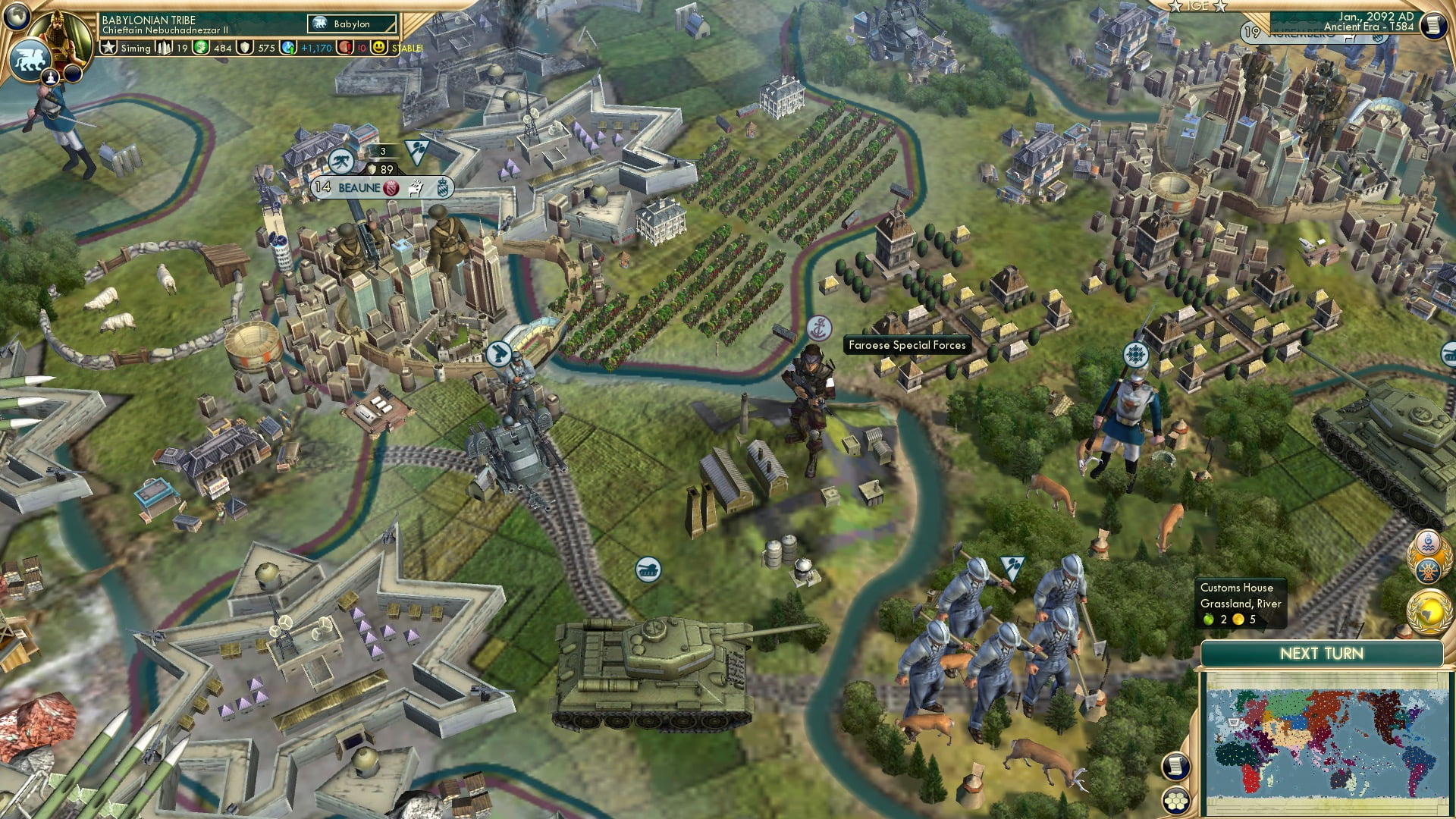
Task: Click the globe icon in the corner
Action: point(17,15)
